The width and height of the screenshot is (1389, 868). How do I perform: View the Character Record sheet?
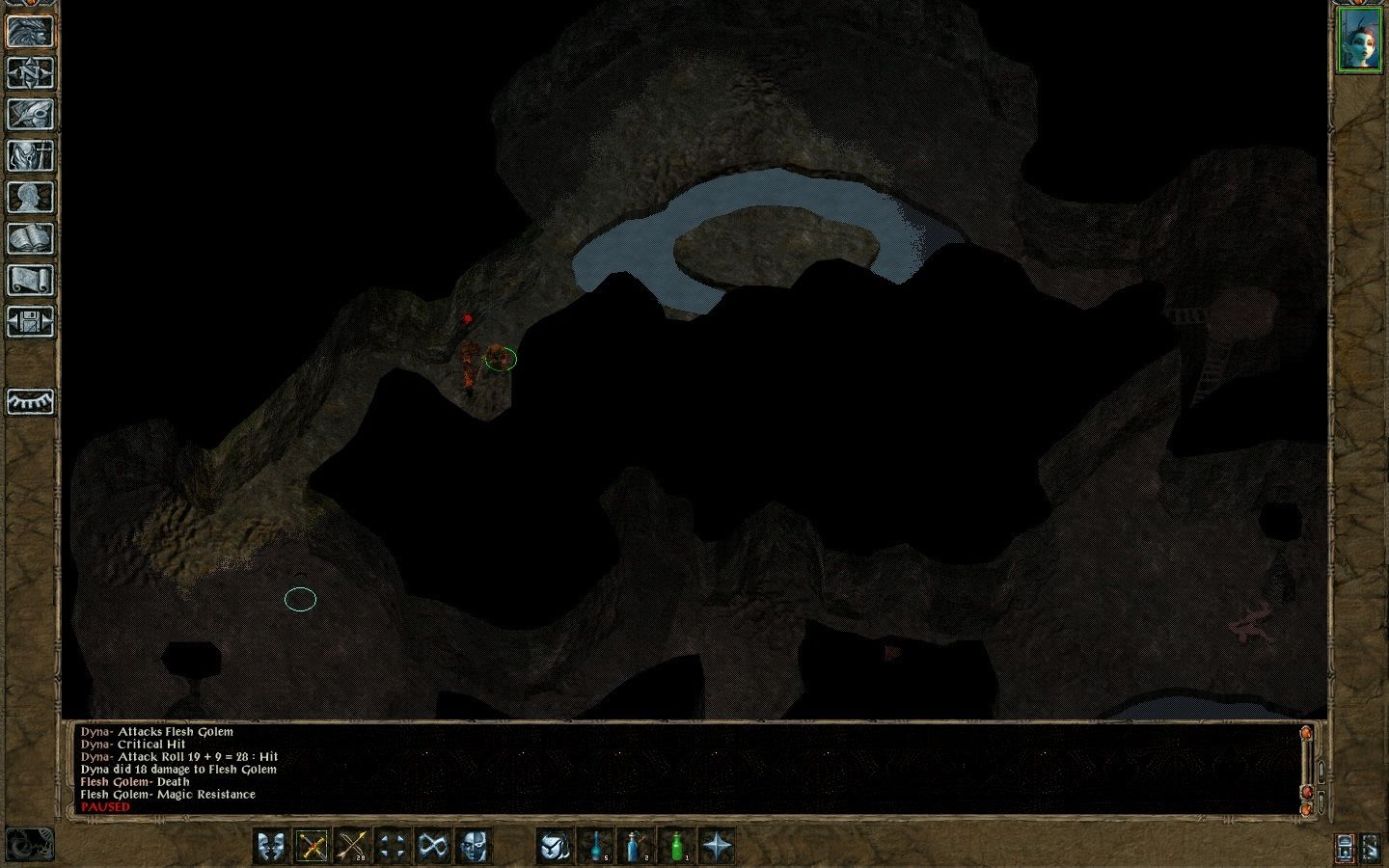pos(32,196)
